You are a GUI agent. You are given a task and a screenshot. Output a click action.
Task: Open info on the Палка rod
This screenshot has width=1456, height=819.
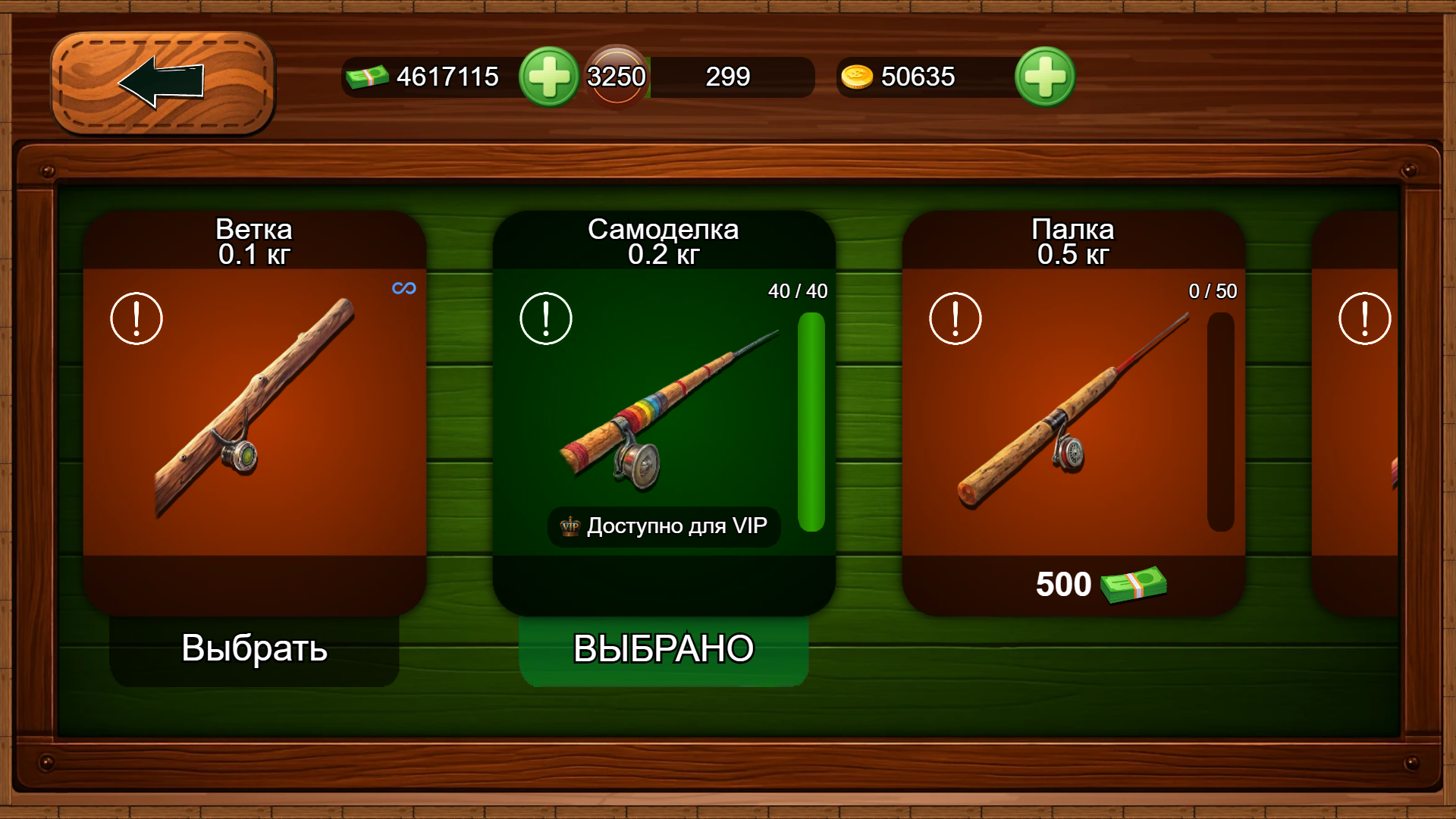point(955,318)
